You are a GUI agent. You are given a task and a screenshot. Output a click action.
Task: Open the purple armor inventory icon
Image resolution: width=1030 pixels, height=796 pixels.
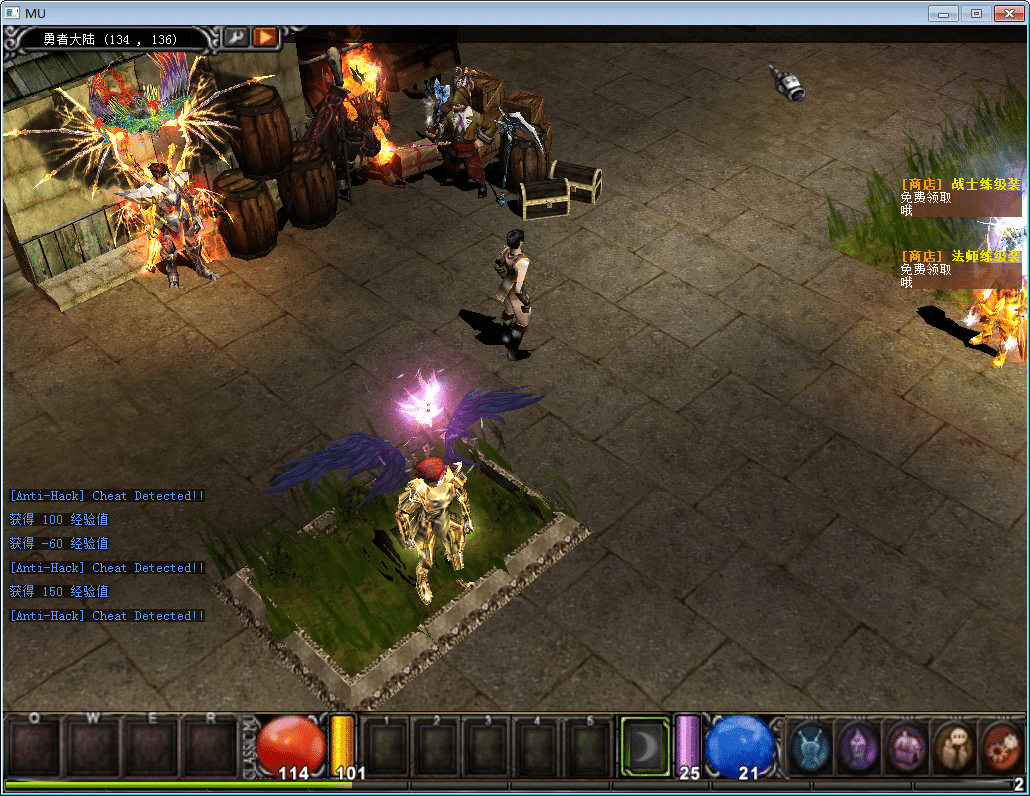tap(906, 746)
